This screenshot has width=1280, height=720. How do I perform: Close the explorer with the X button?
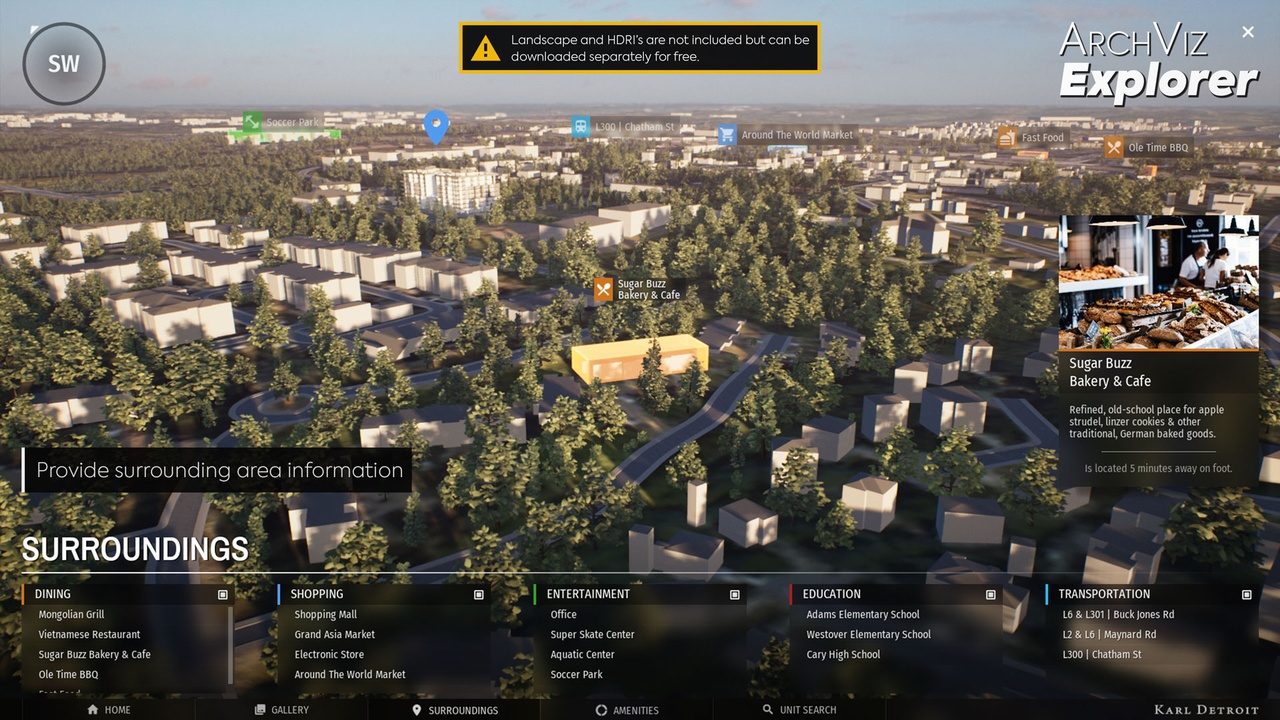(1248, 32)
